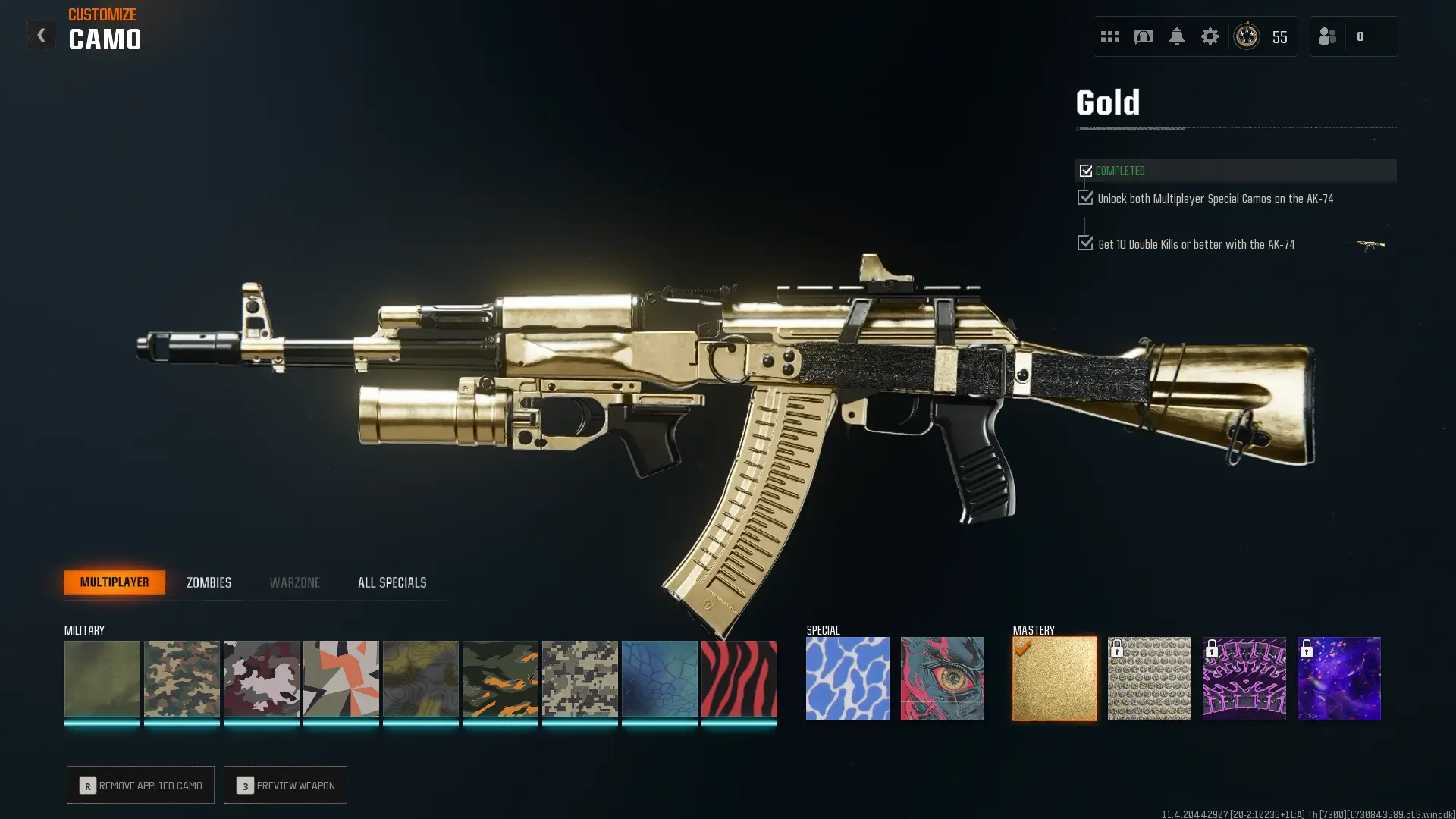
Task: Select the Multiplayer tab
Action: (x=115, y=582)
